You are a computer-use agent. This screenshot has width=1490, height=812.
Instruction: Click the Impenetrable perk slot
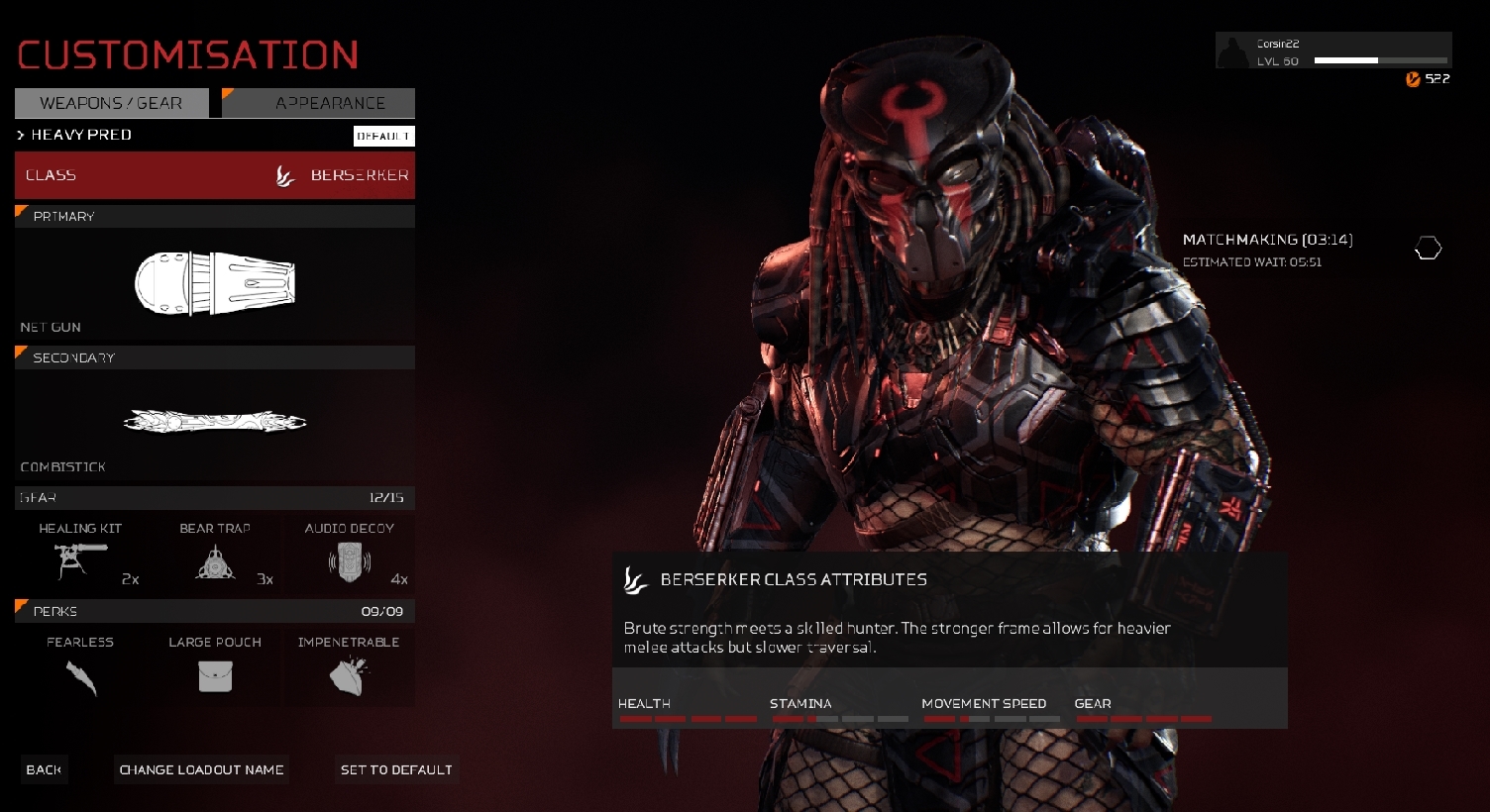tap(349, 667)
